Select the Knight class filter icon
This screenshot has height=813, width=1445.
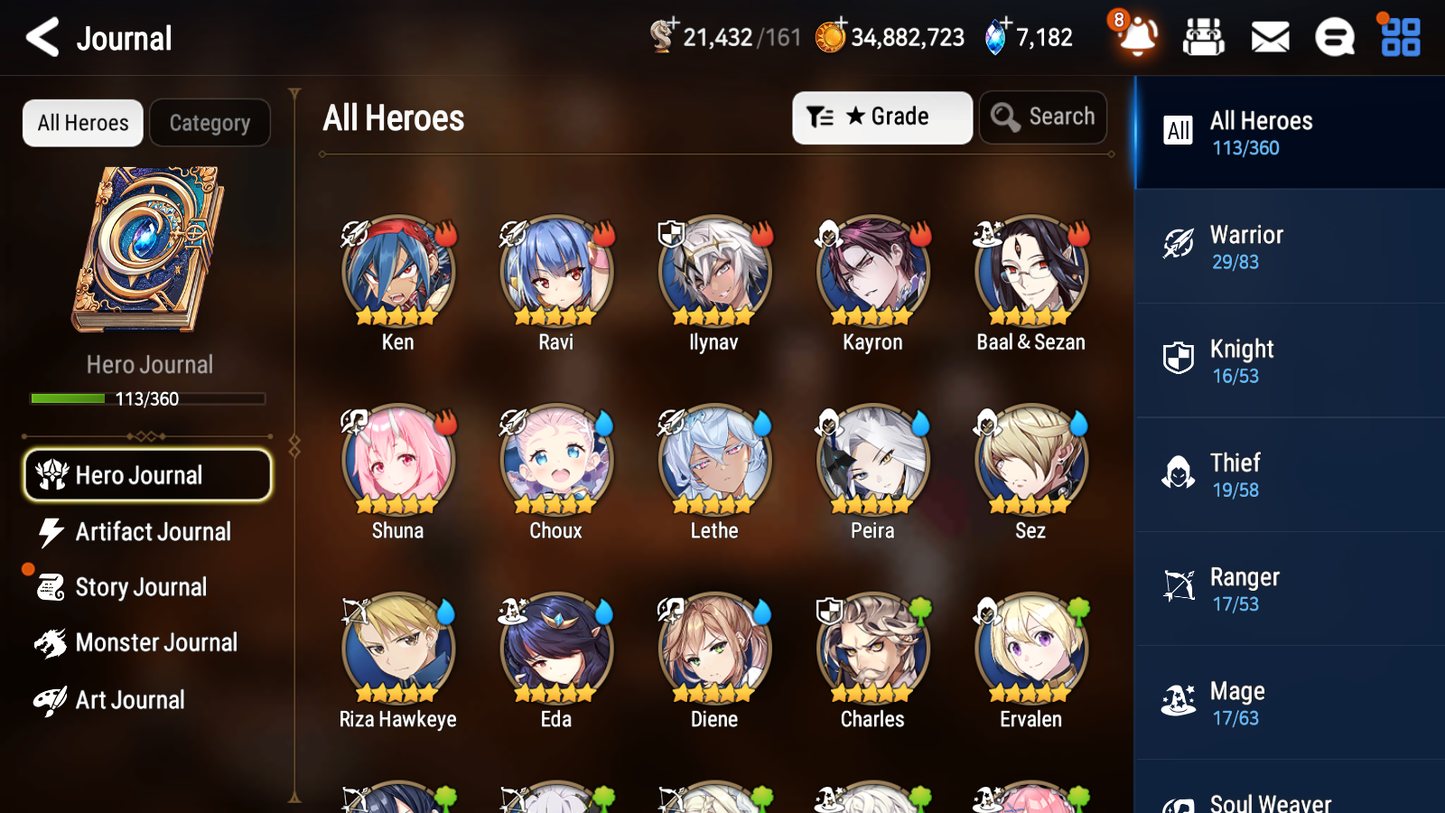click(x=1180, y=360)
